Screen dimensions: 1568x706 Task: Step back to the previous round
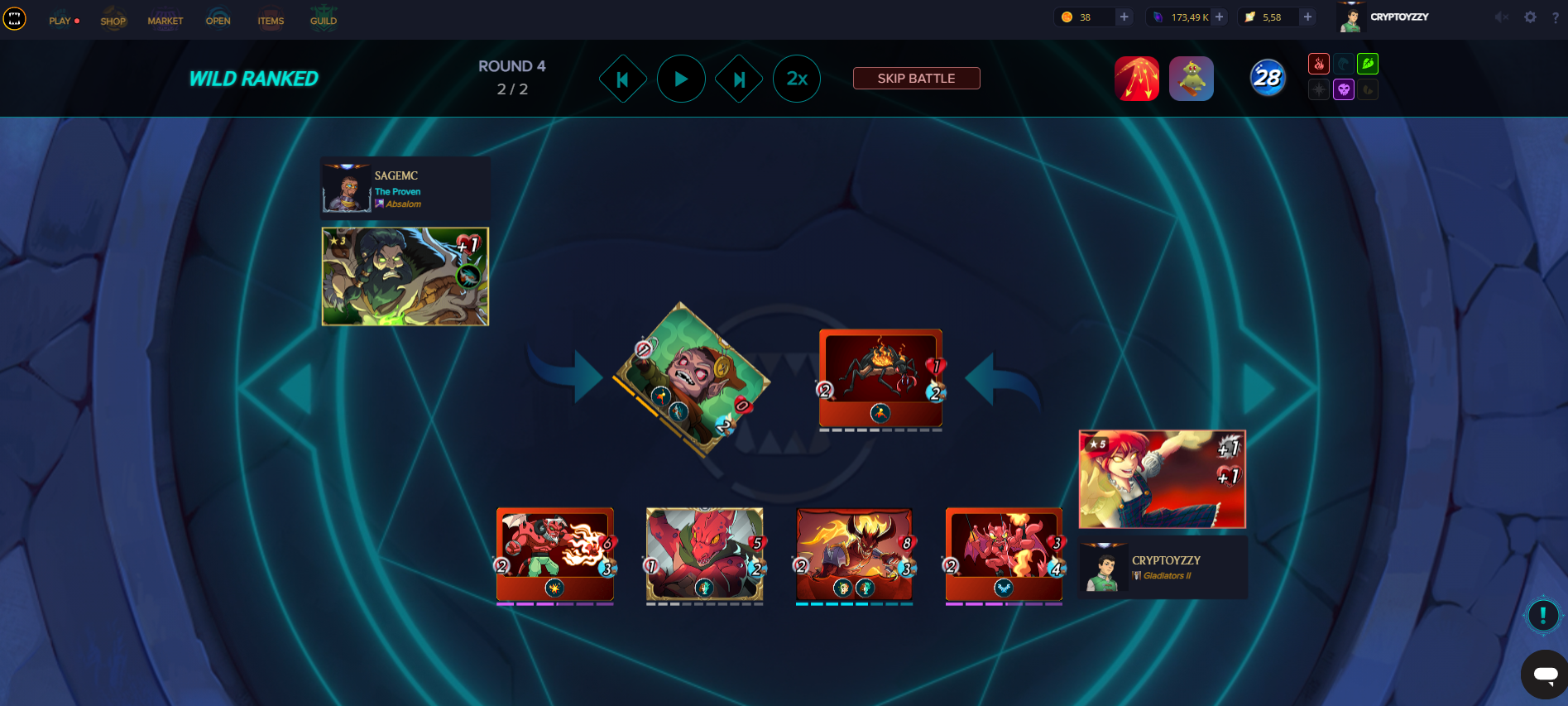pos(623,79)
